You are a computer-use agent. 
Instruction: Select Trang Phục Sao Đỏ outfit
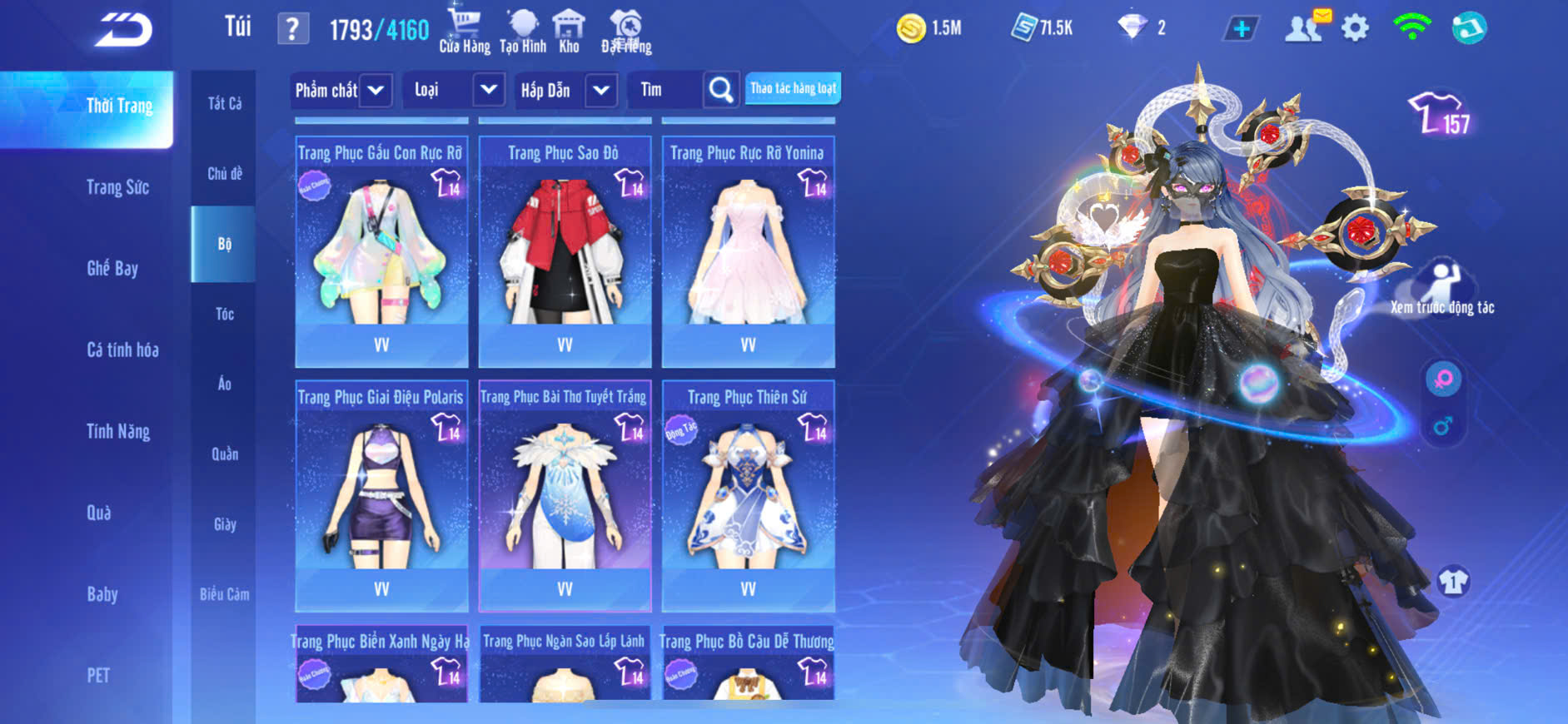click(565, 250)
